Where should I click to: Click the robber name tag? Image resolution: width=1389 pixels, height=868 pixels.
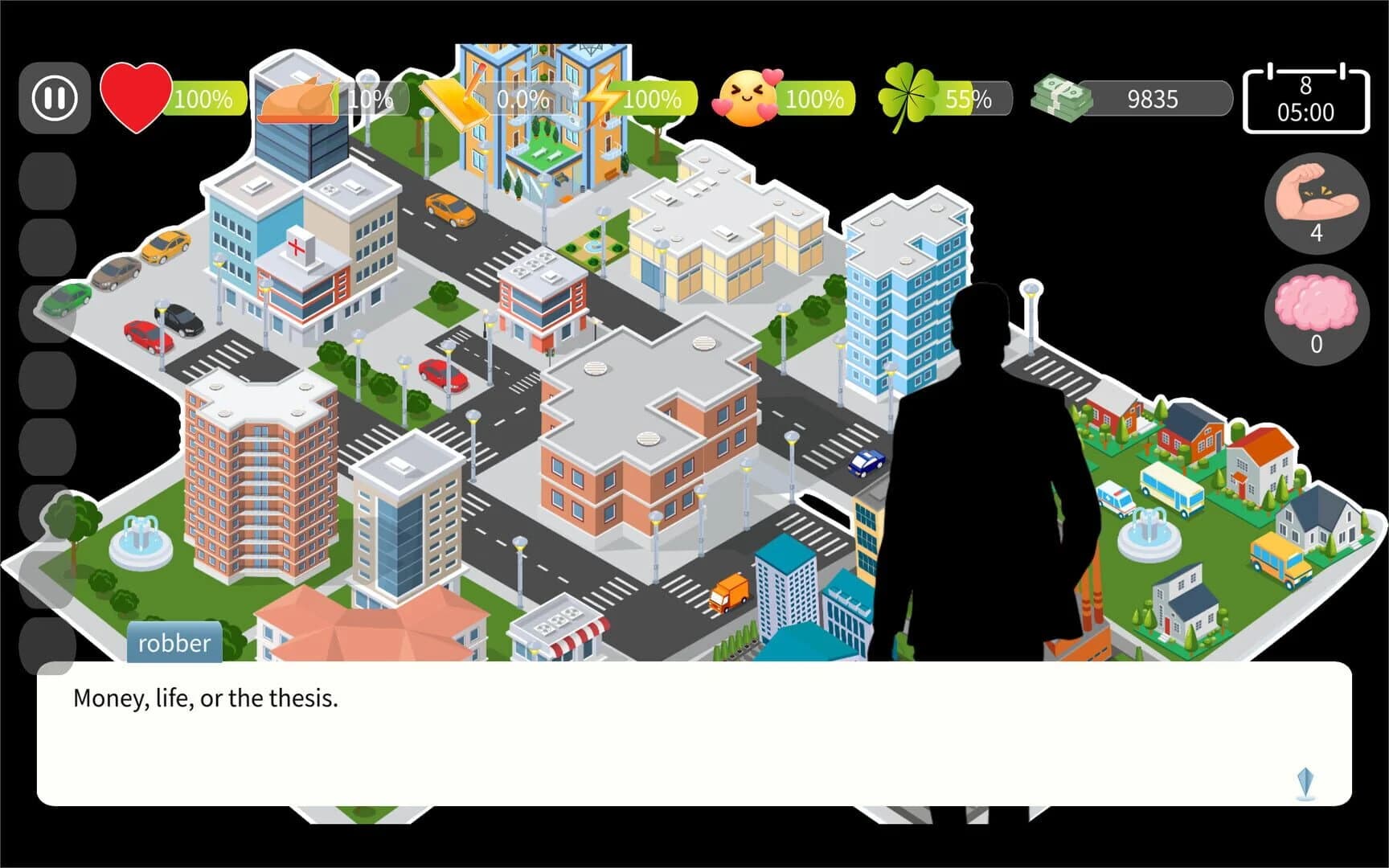pyautogui.click(x=174, y=642)
